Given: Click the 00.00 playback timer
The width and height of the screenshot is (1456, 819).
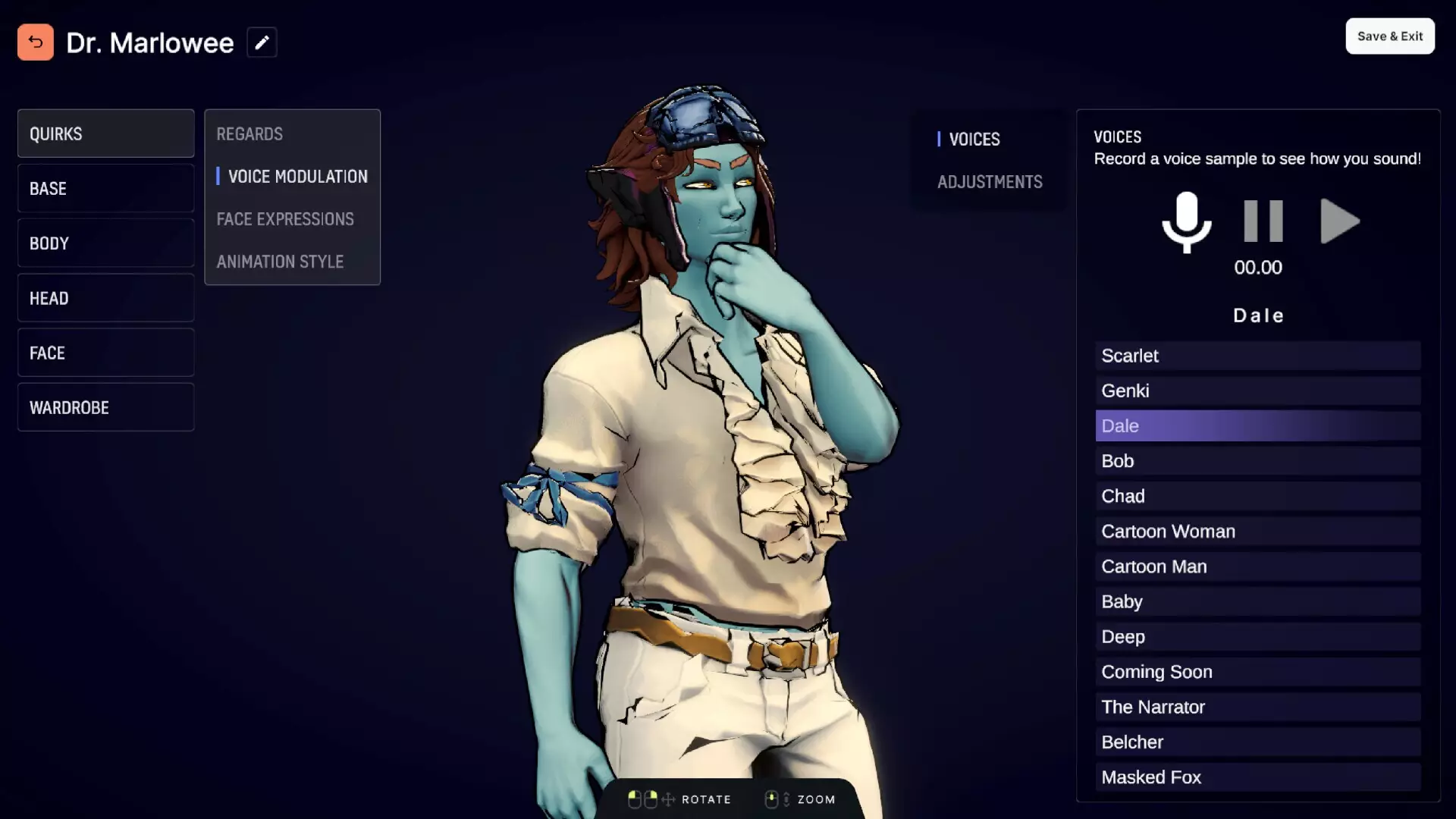Looking at the screenshot, I should (1257, 267).
